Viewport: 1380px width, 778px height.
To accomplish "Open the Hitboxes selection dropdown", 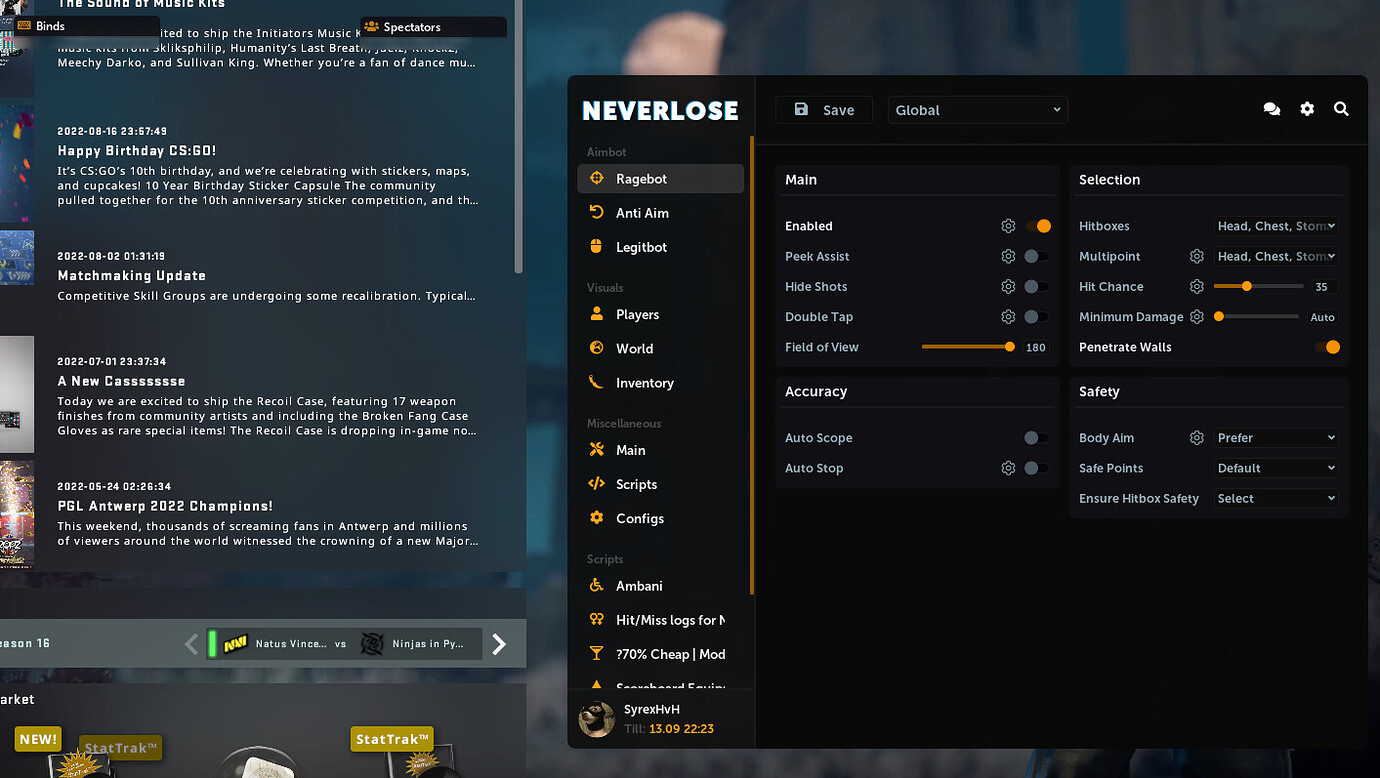I will coord(1276,226).
